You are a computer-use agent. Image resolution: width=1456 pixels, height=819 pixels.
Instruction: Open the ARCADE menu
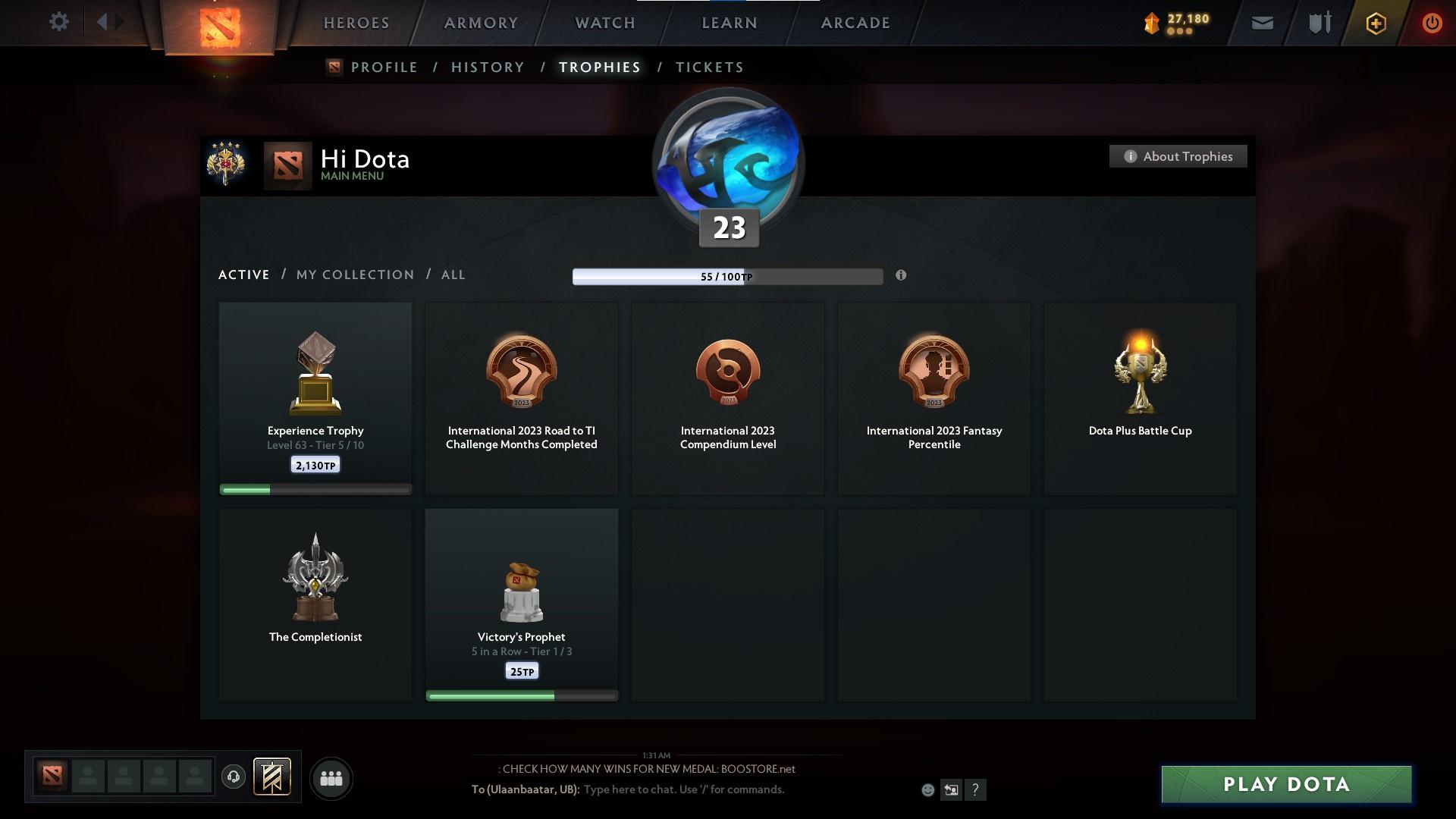tap(854, 23)
